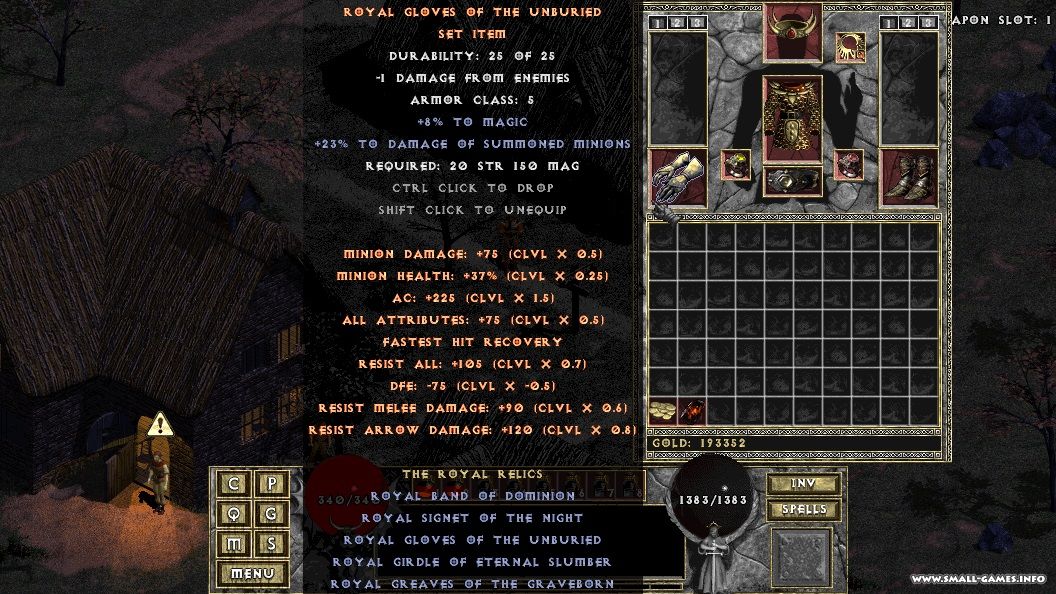Click the S button in the panel
The height and width of the screenshot is (594, 1056).
[271, 544]
